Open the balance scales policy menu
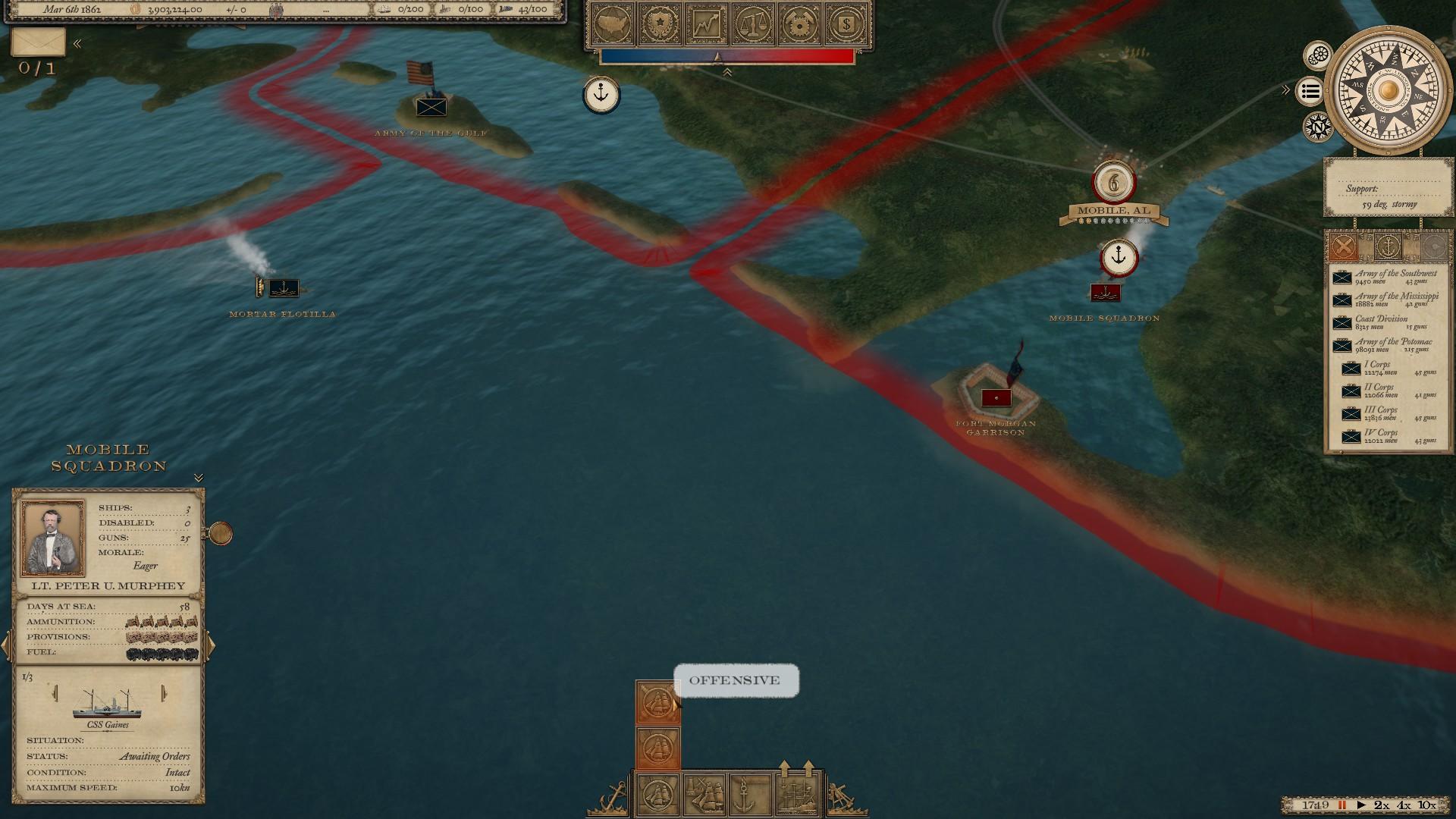The height and width of the screenshot is (819, 1456). pyautogui.click(x=753, y=24)
